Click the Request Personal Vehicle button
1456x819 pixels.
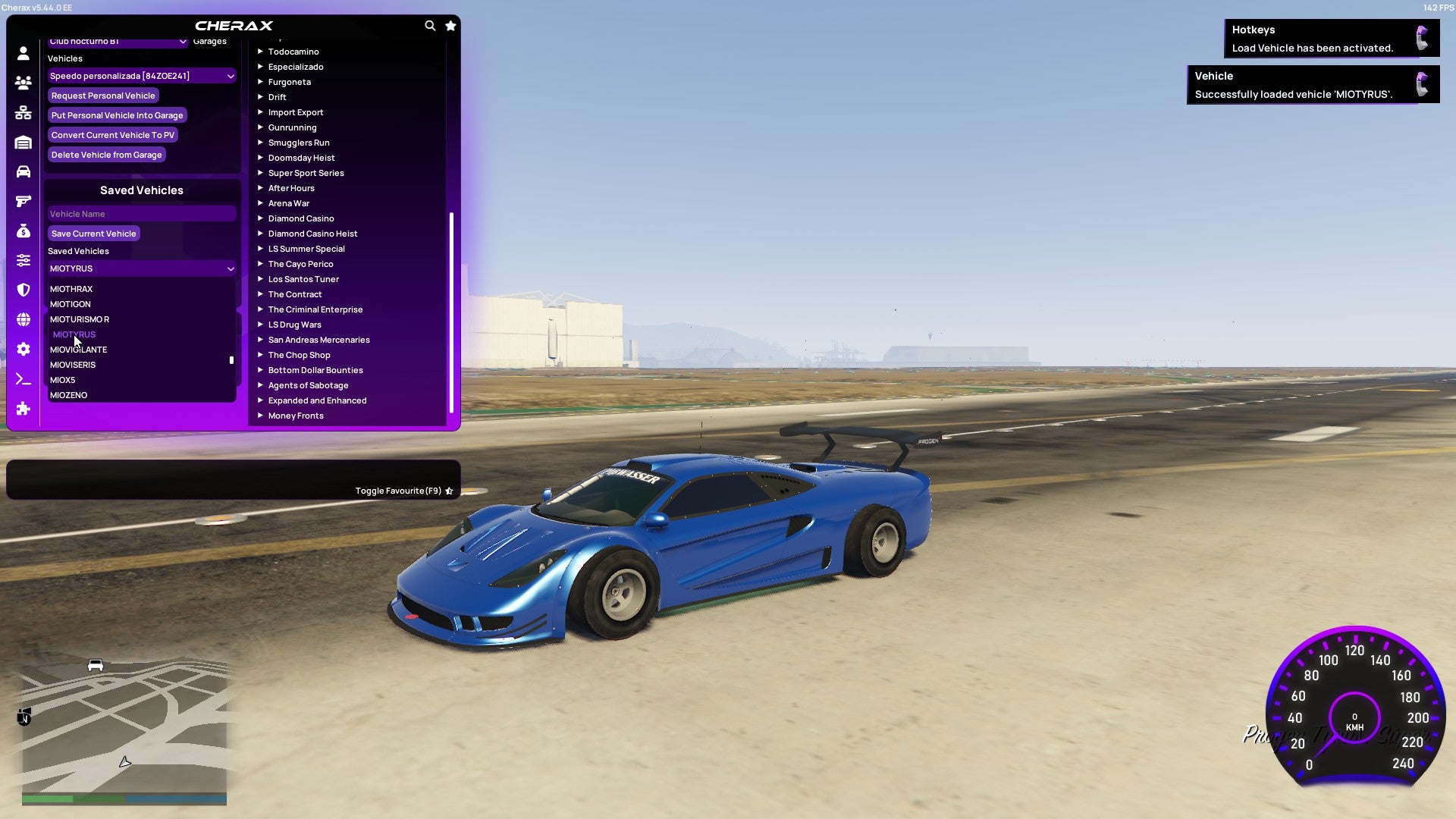tap(103, 96)
